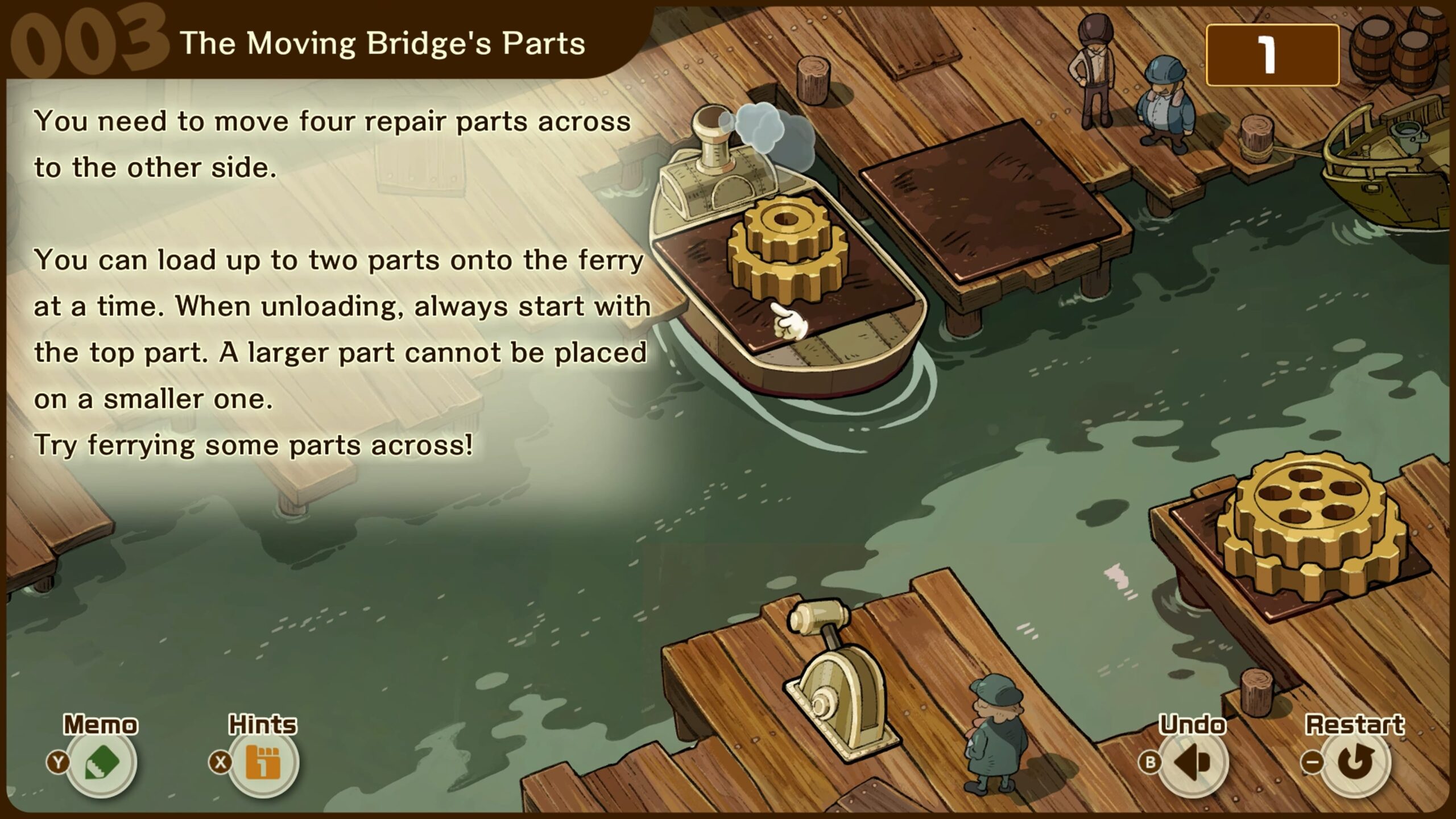Open the Memo notepad
The width and height of the screenshot is (1456, 819).
[x=101, y=762]
